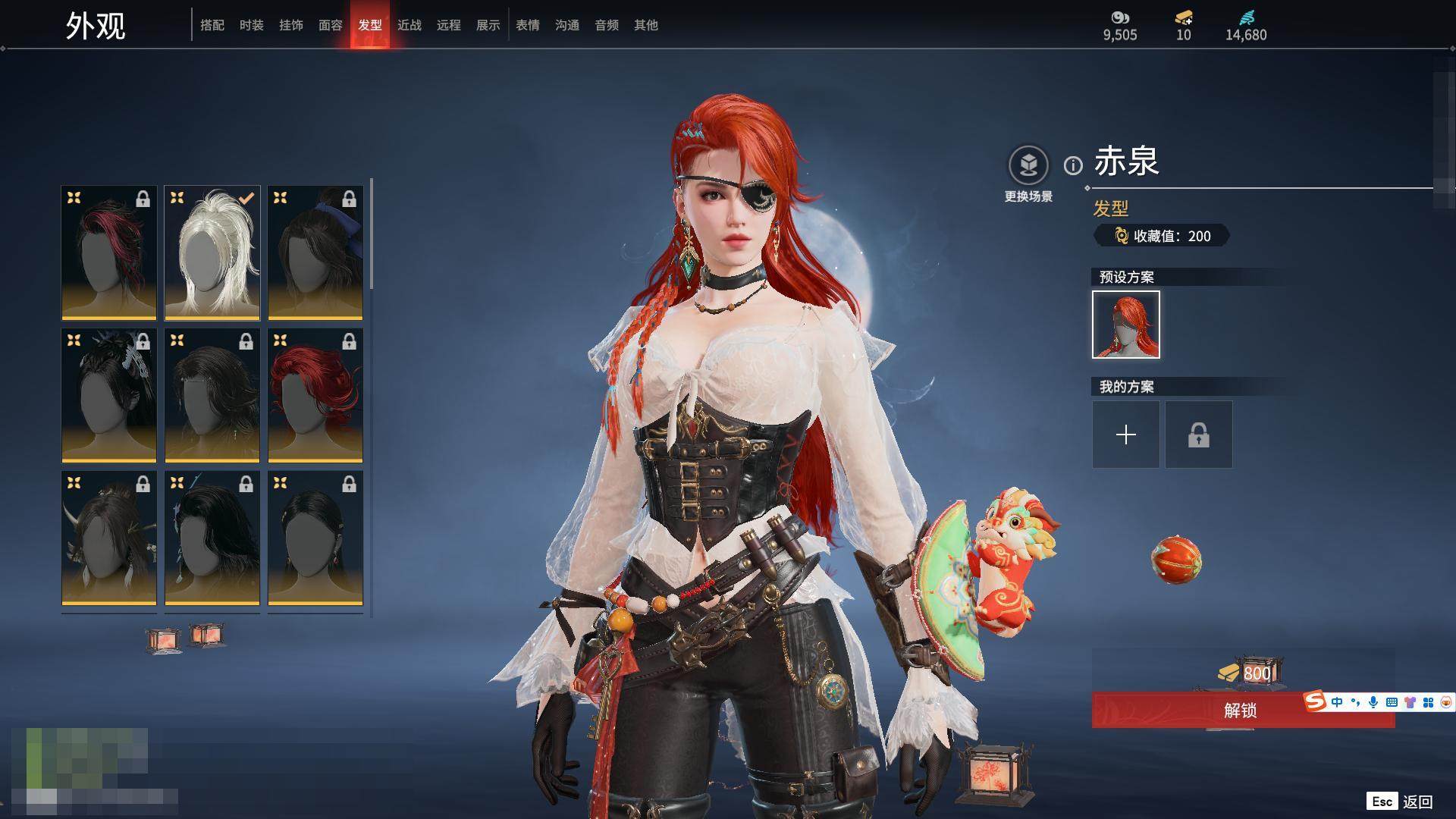This screenshot has height=819, width=1456.
Task: Select the red hair preset thumbnail
Action: [1126, 325]
